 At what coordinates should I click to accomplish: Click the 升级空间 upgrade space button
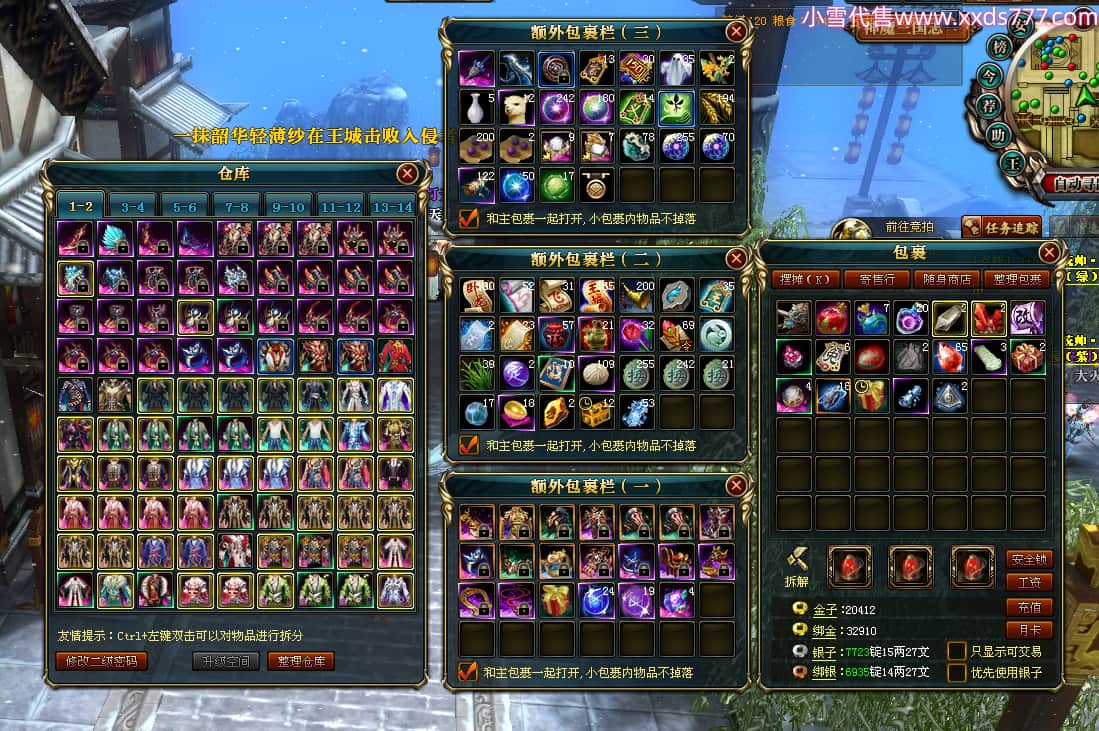[226, 661]
